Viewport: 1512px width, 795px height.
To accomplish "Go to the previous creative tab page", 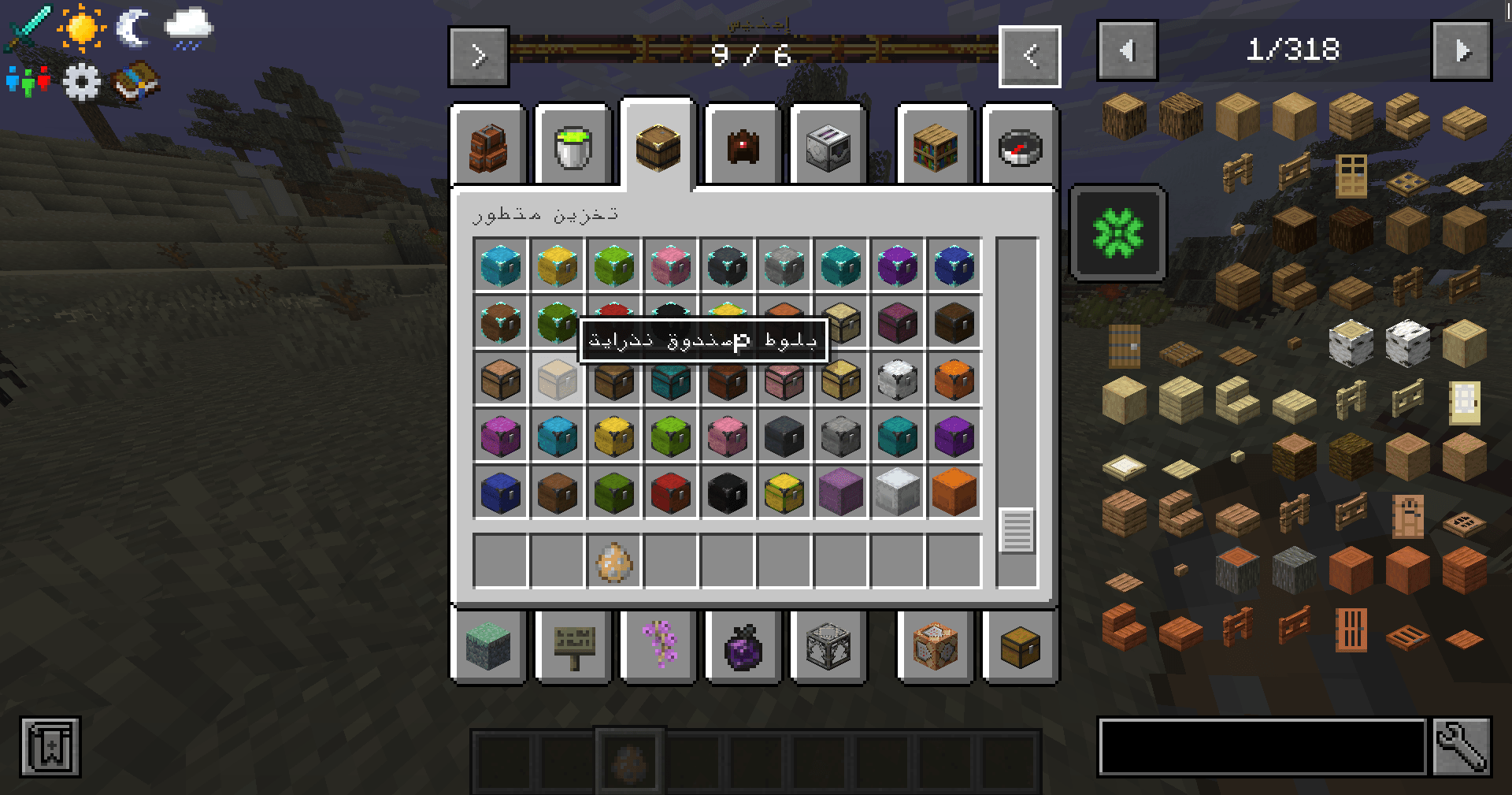I will pyautogui.click(x=1030, y=56).
